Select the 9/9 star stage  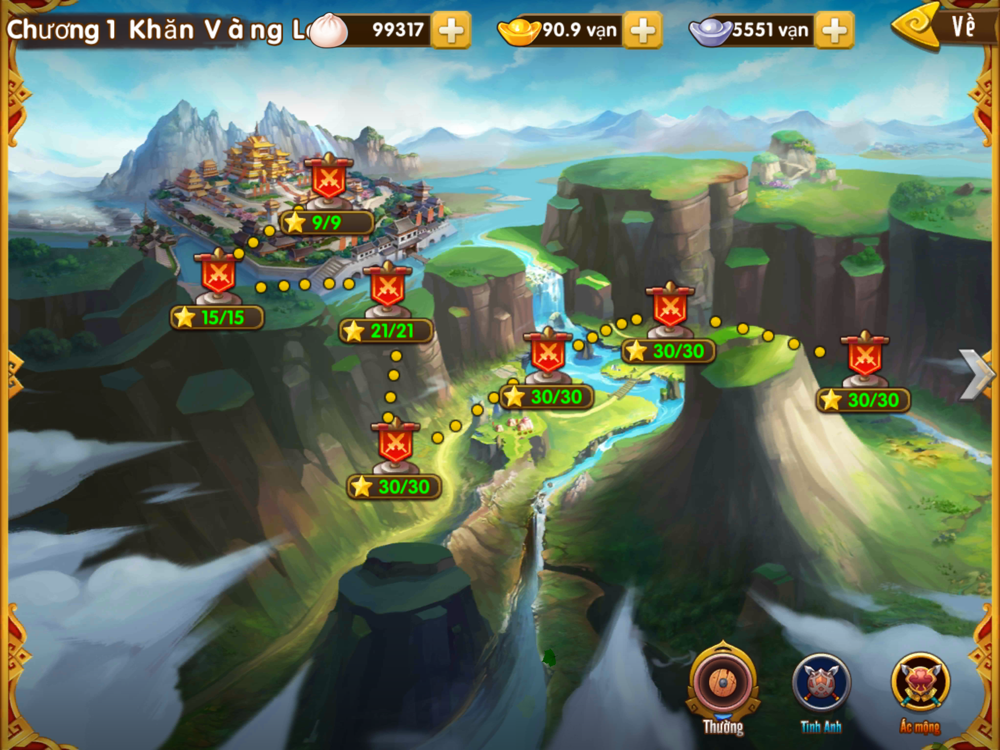point(327,180)
